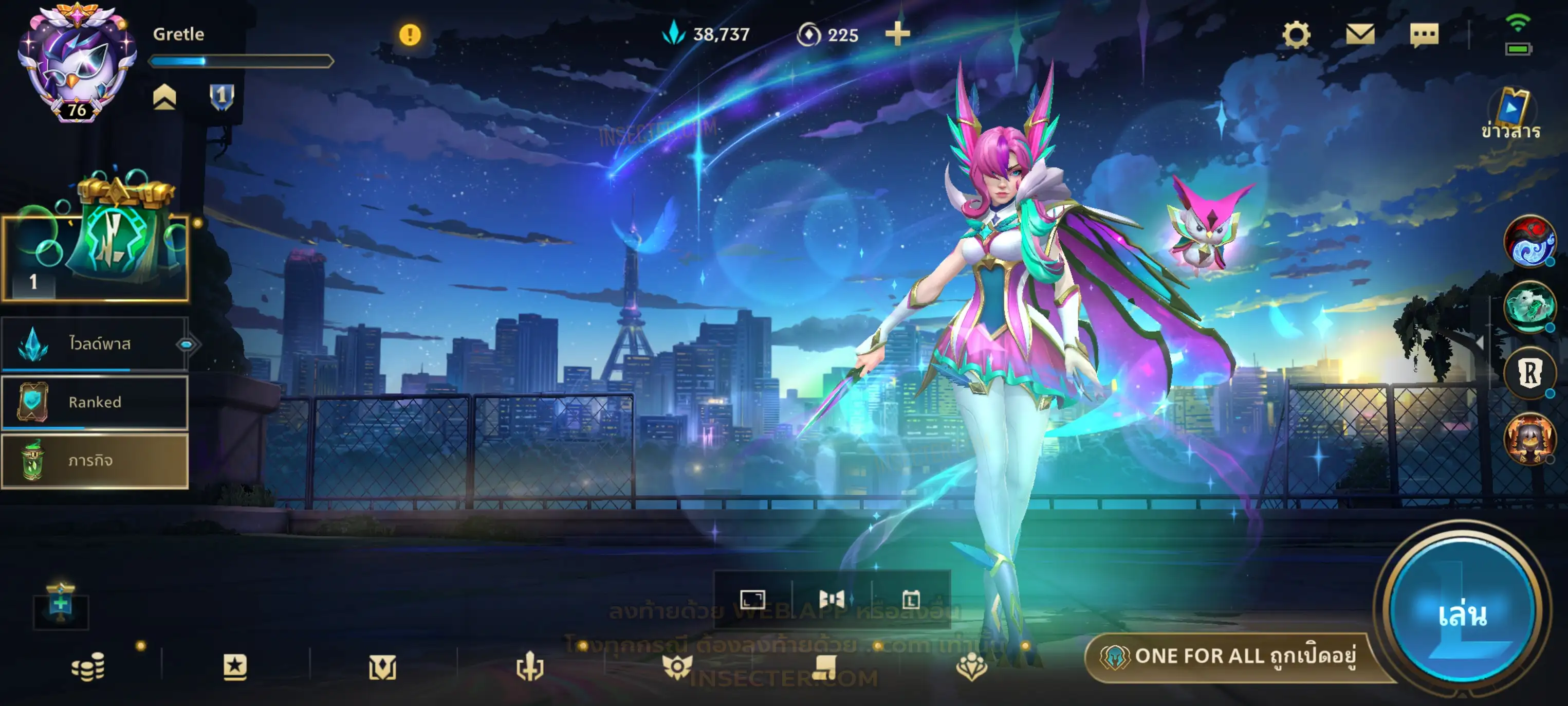Open the chat speech bubble
This screenshot has height=706, width=1568.
pyautogui.click(x=1424, y=35)
